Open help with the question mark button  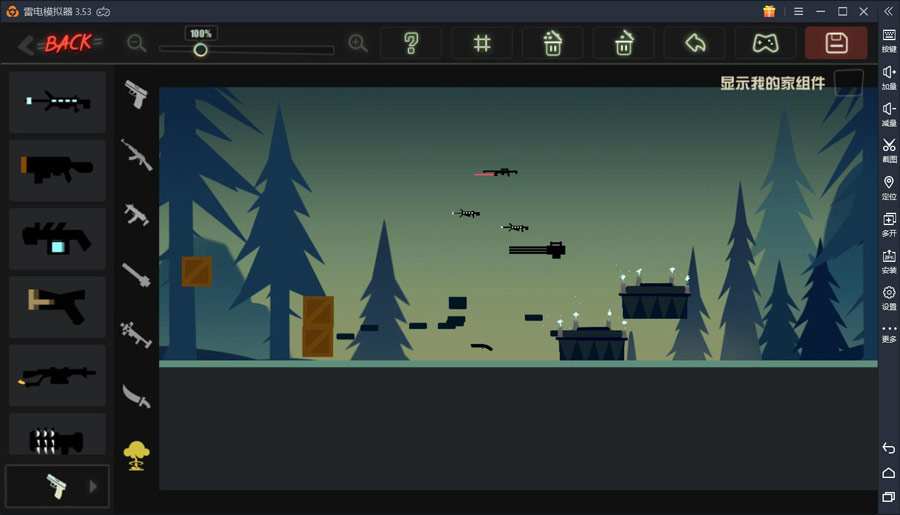[411, 43]
